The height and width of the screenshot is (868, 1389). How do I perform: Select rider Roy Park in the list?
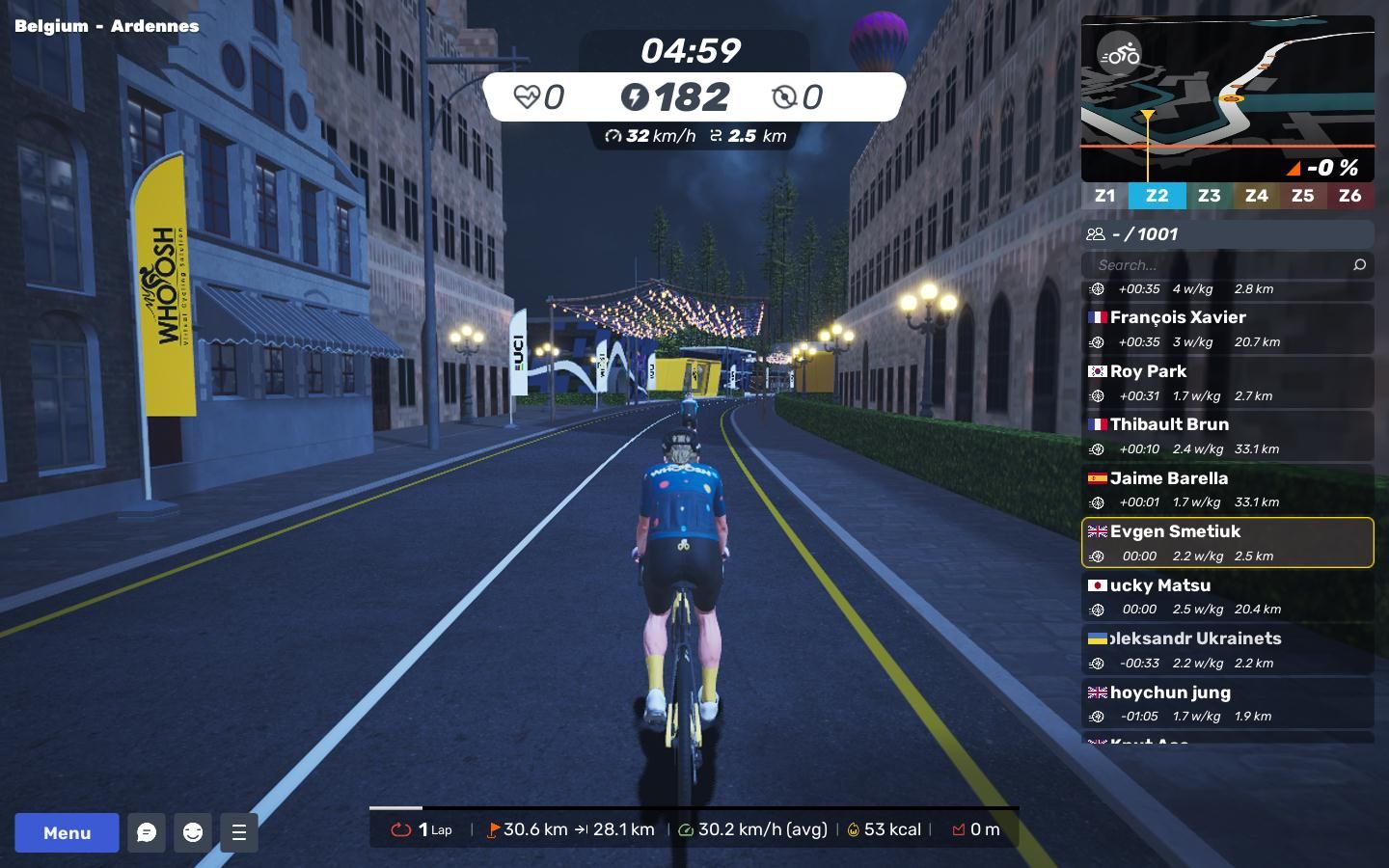click(x=1227, y=383)
